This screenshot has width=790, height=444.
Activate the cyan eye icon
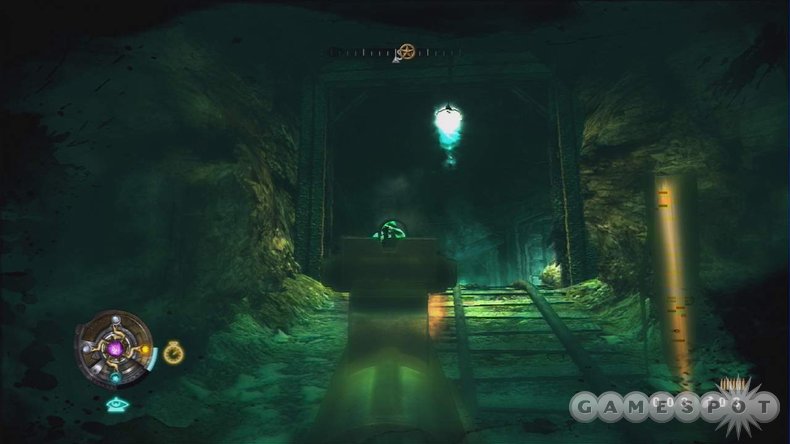point(116,405)
